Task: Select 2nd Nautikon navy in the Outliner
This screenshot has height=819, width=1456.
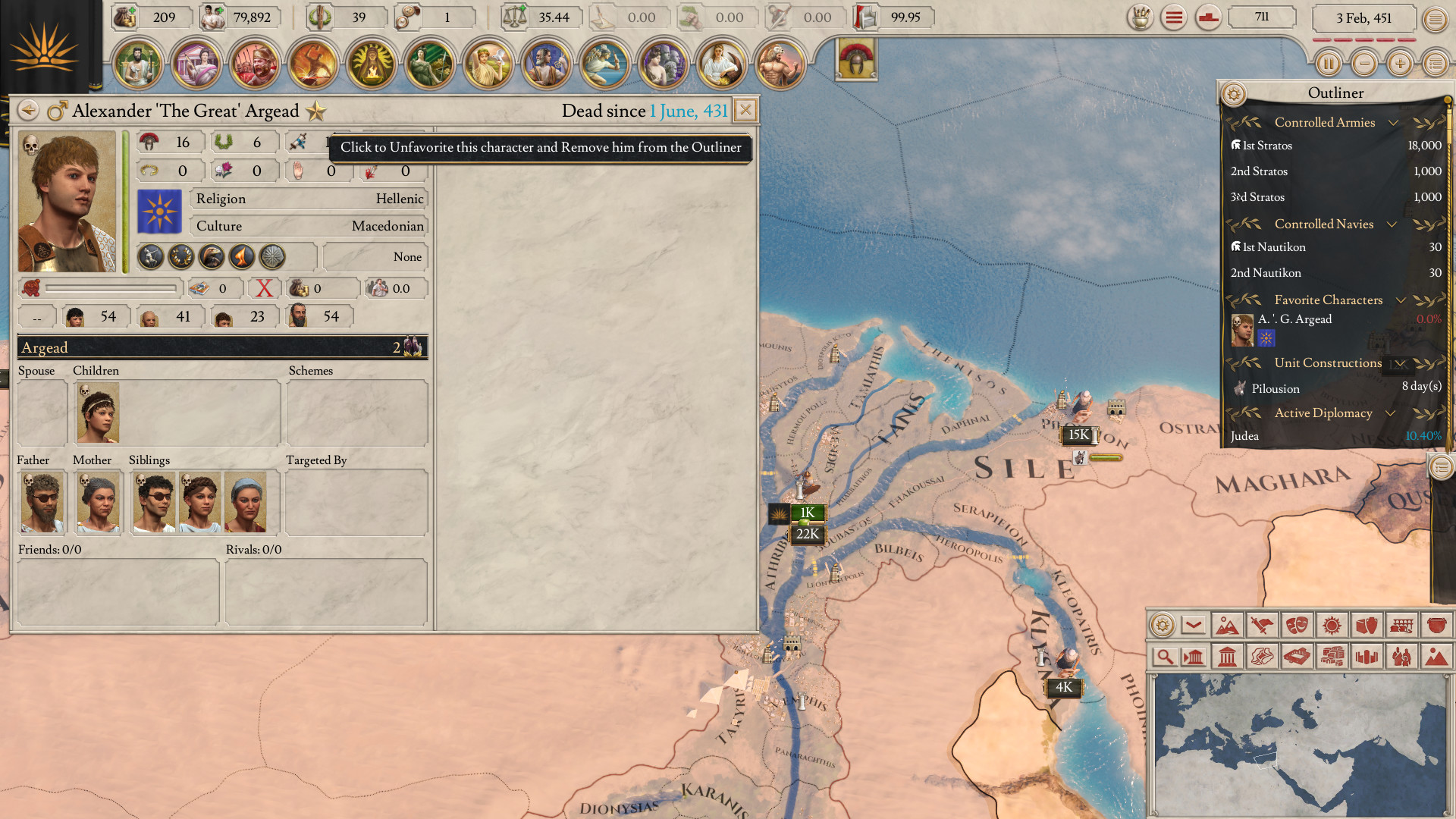Action: point(1335,273)
